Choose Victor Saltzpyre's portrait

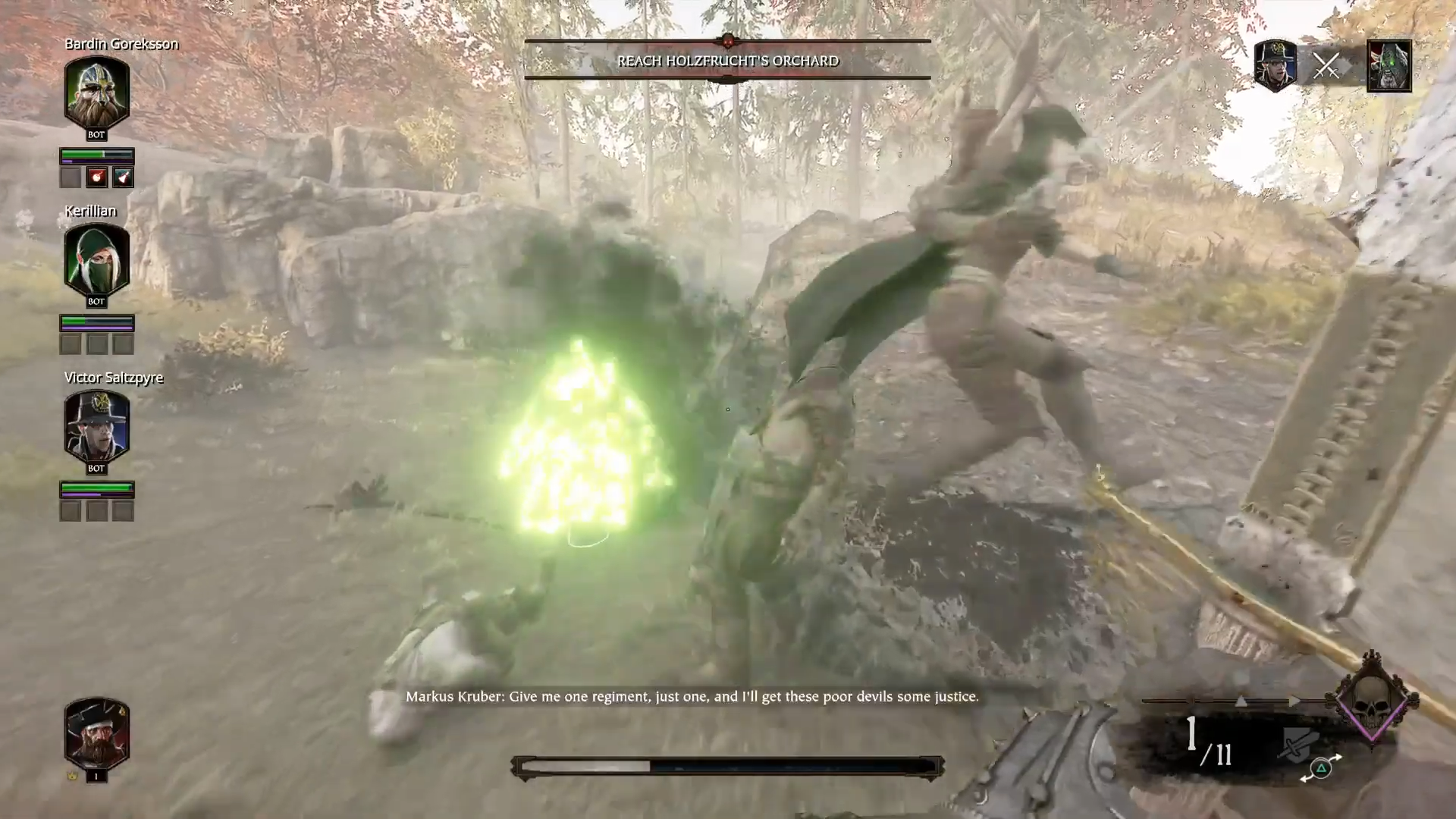pos(96,427)
